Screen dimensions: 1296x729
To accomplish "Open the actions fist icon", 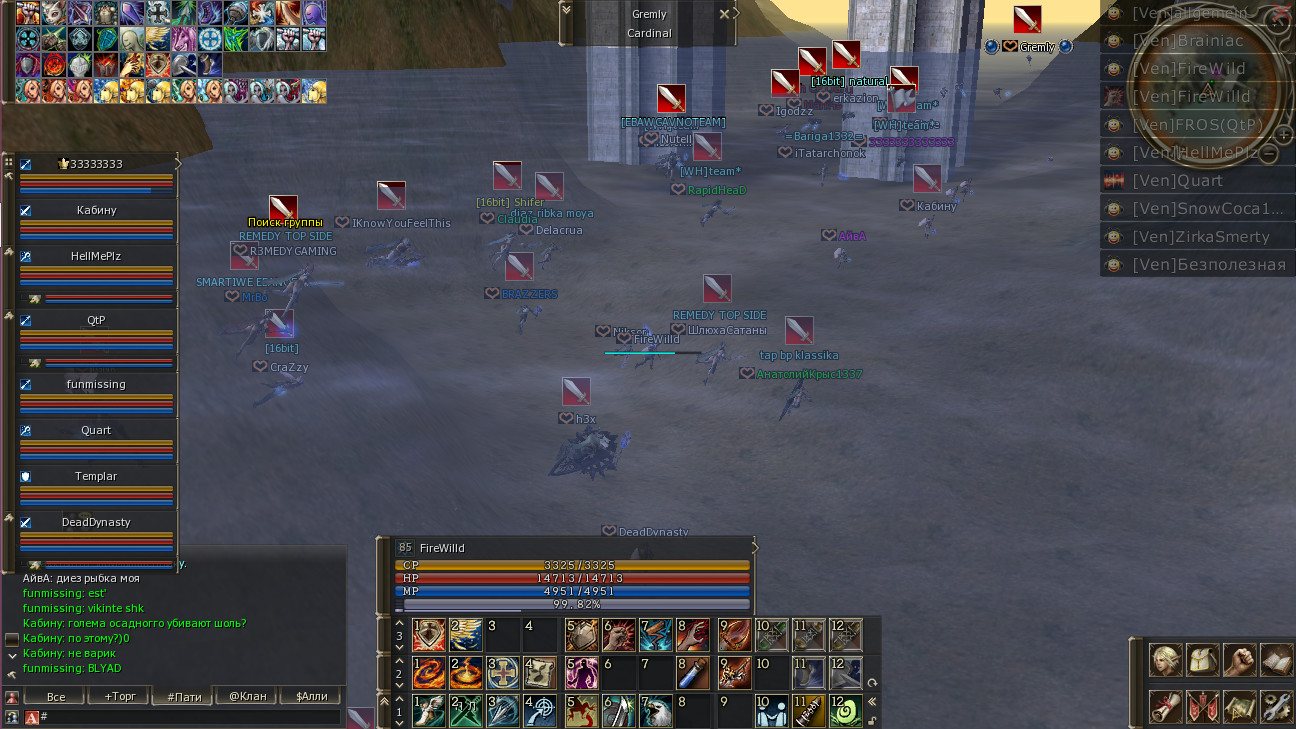I will tap(1240, 660).
